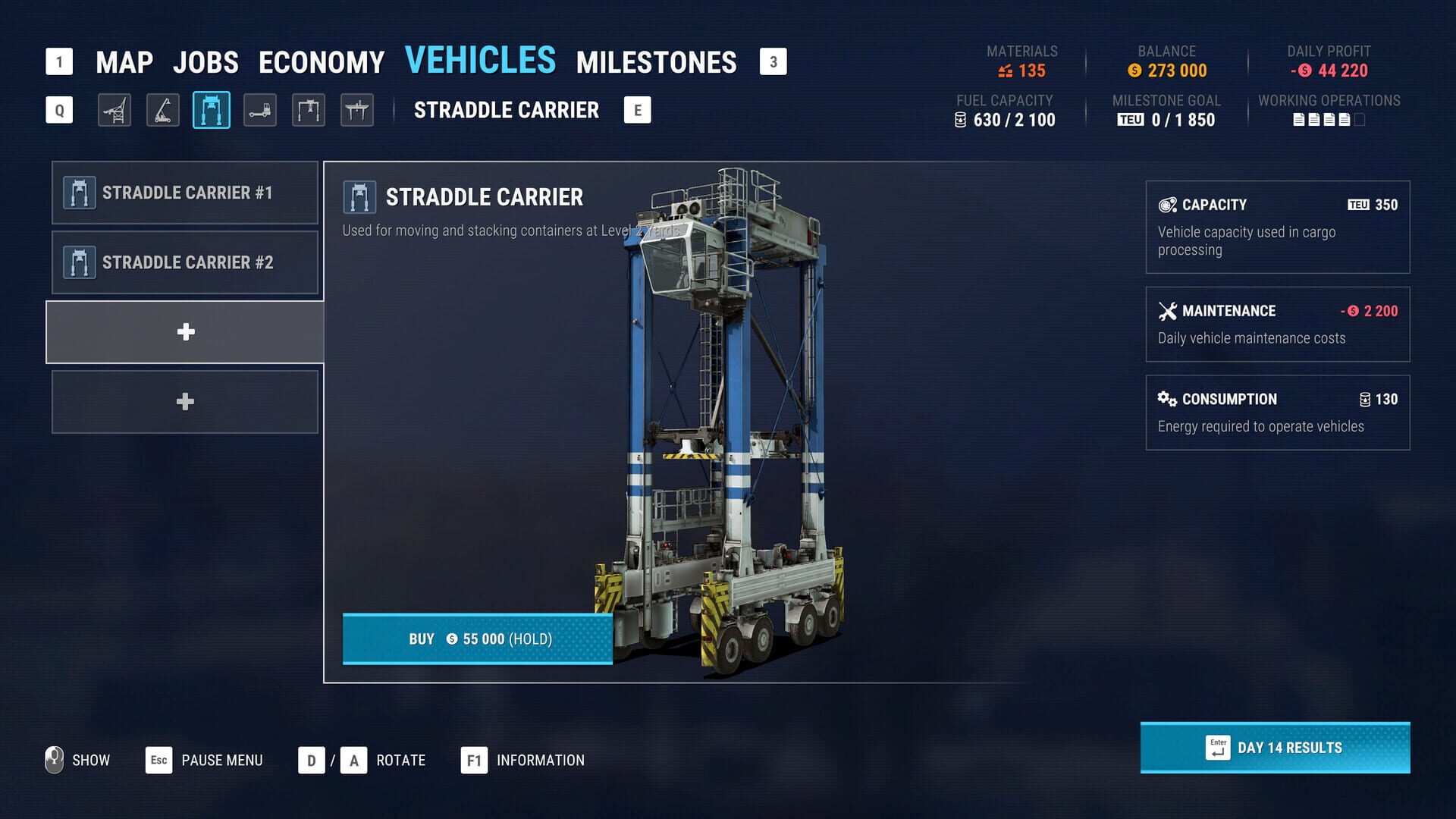The height and width of the screenshot is (819, 1456).
Task: Switch to the ECONOMY tab
Action: coord(322,61)
